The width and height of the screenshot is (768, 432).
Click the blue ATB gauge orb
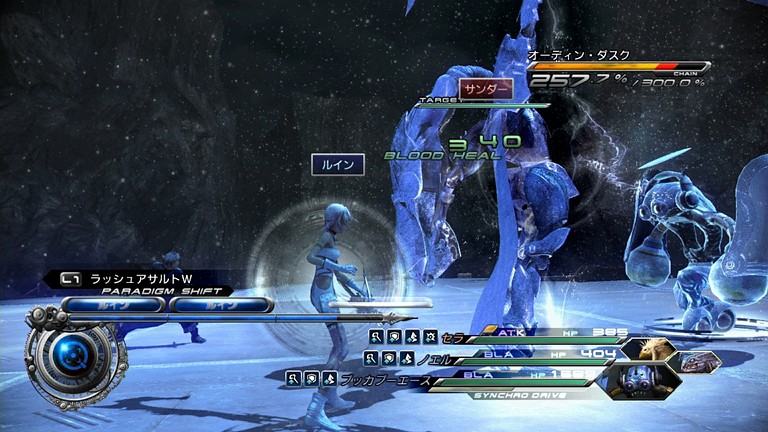coord(71,357)
